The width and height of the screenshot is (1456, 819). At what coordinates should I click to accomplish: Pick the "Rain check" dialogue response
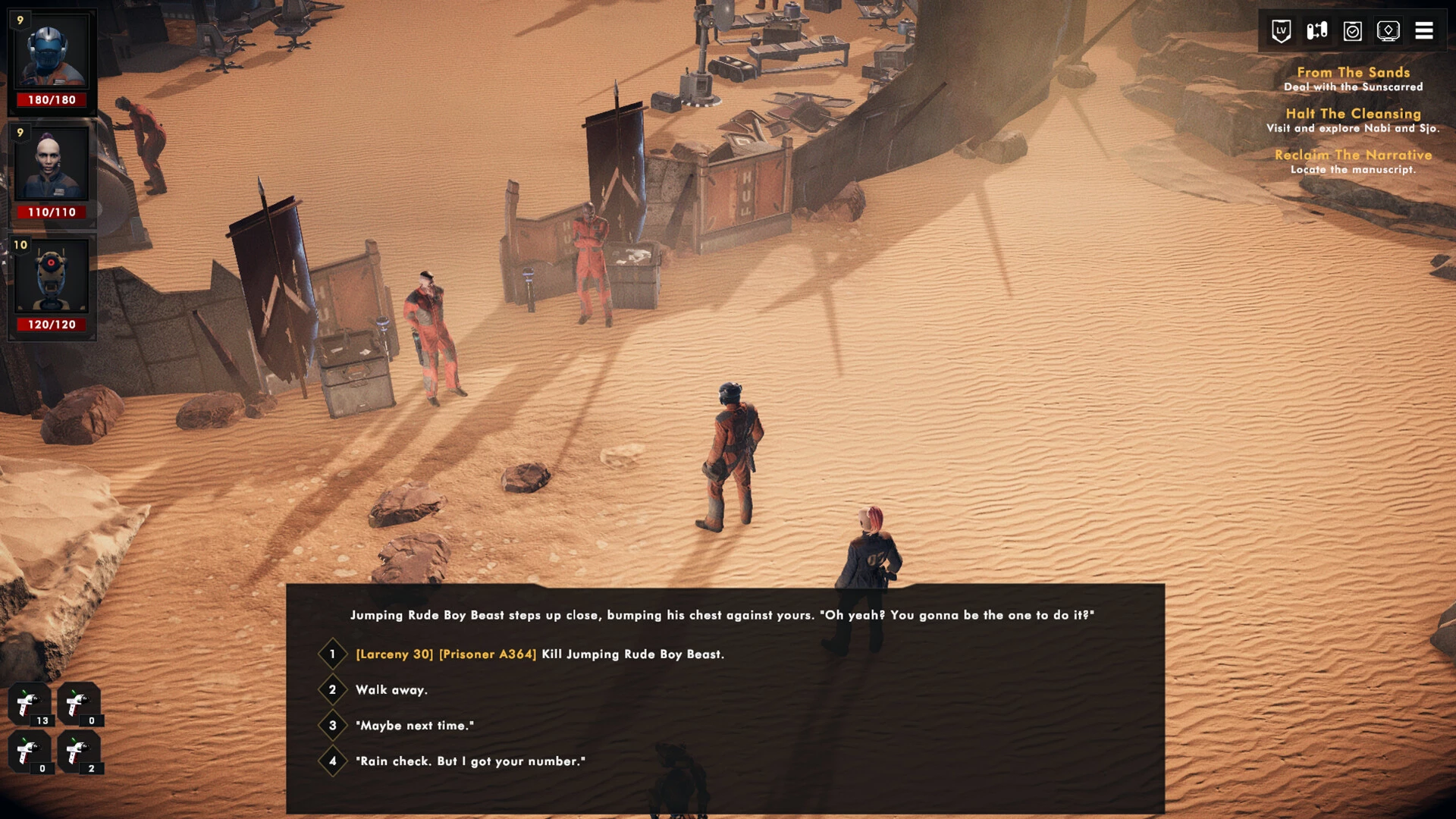pos(470,761)
